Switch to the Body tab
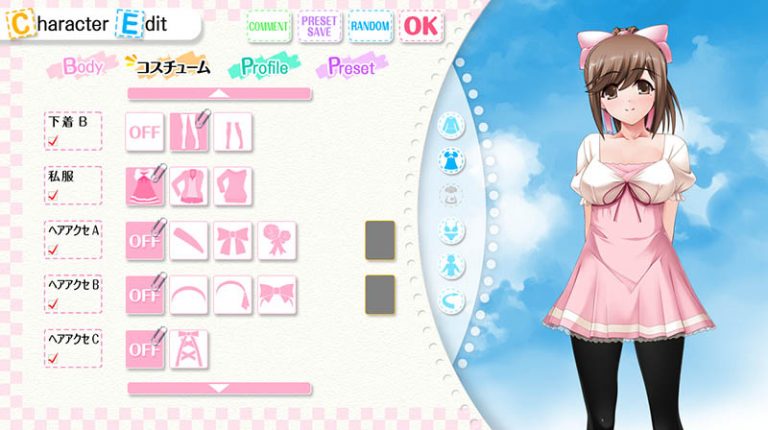This screenshot has height=430, width=768. pos(83,68)
